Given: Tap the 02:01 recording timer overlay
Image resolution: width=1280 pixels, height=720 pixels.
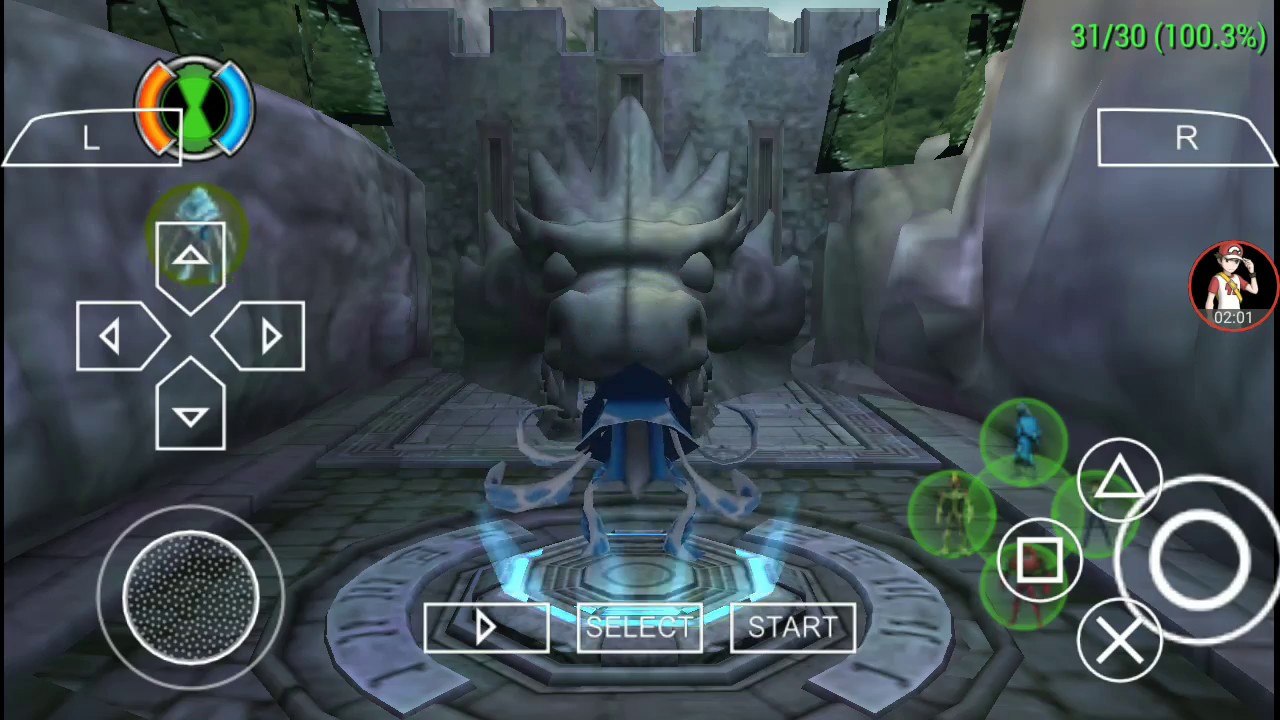Looking at the screenshot, I should click(1232, 317).
